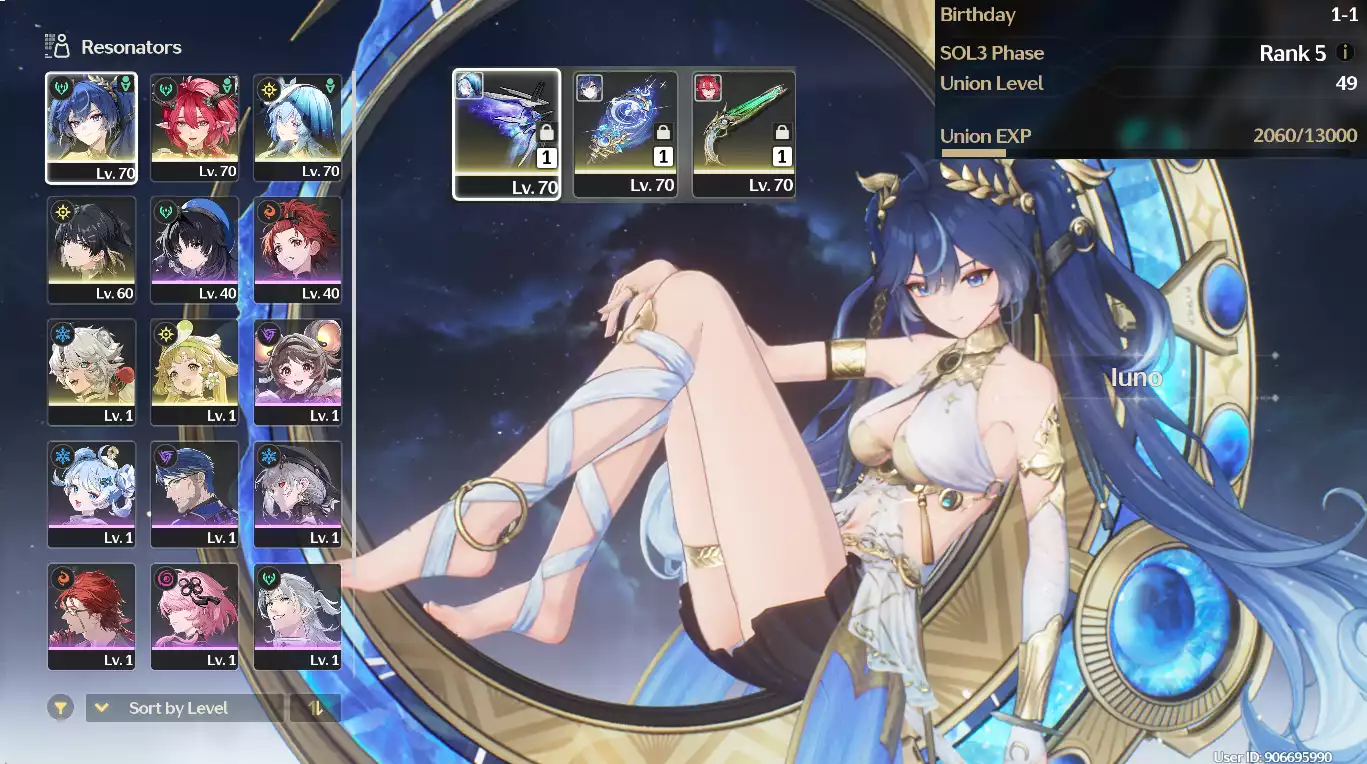Select the light-blue hooded Lv. 70 resonator

[x=297, y=127]
